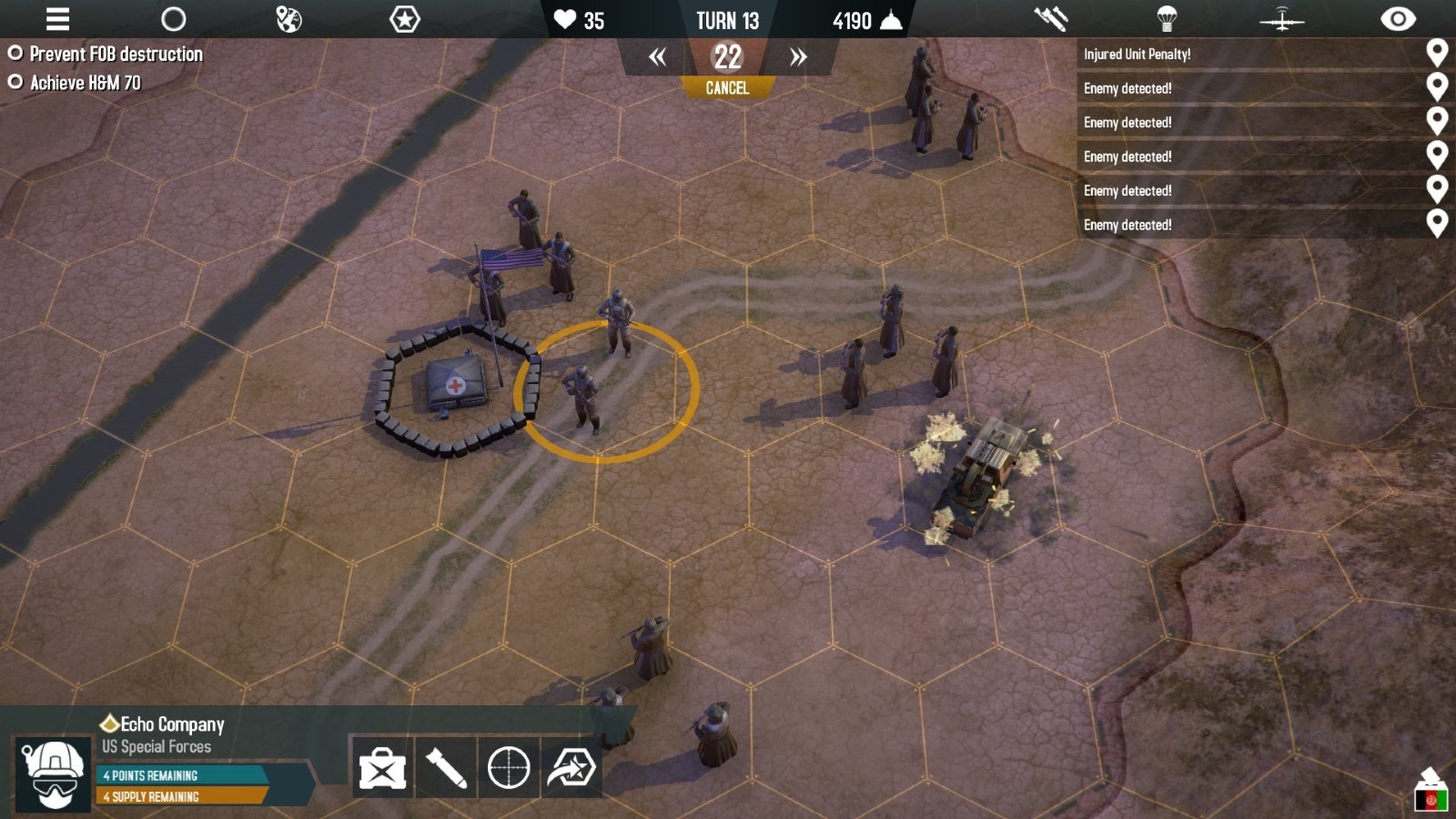
Task: Advance with the right double-arrow
Action: (x=798, y=58)
